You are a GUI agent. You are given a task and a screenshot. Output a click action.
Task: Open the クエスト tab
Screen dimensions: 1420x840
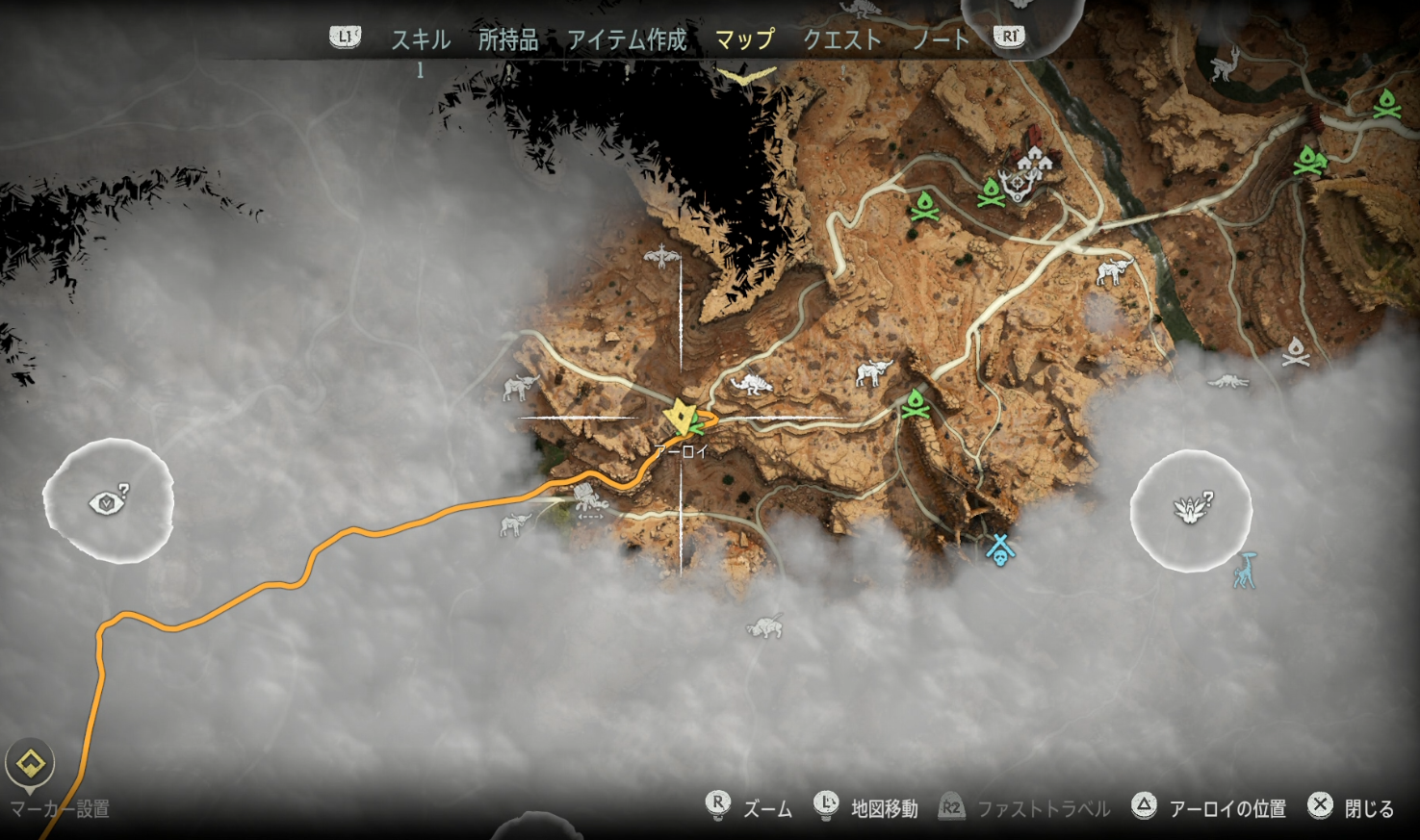click(842, 39)
